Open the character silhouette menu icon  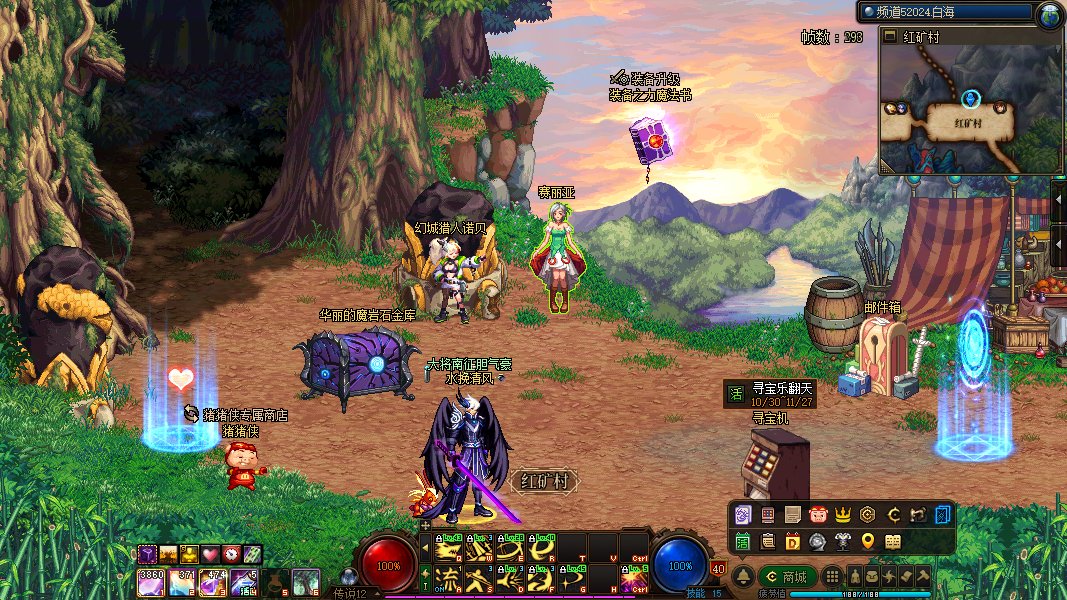(x=856, y=577)
